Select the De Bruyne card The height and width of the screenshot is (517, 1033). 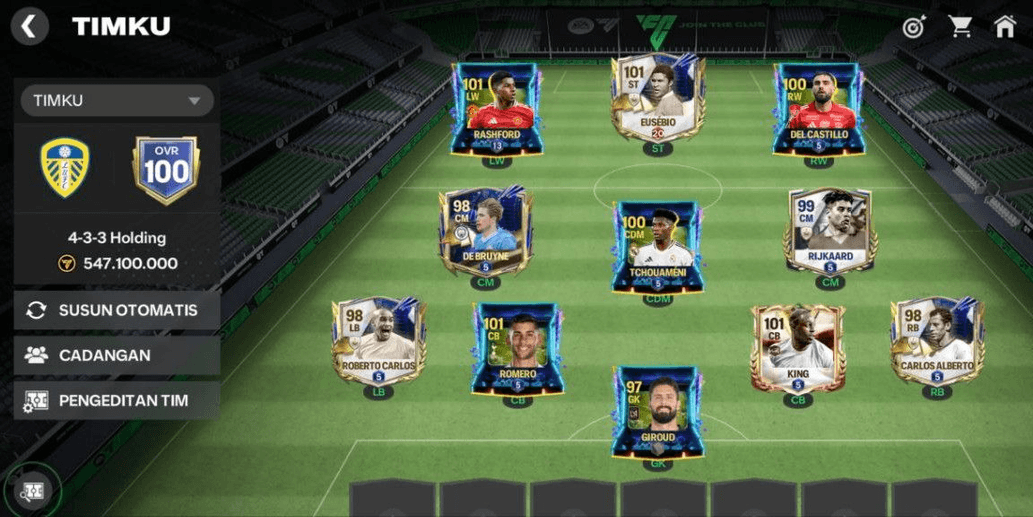(486, 233)
